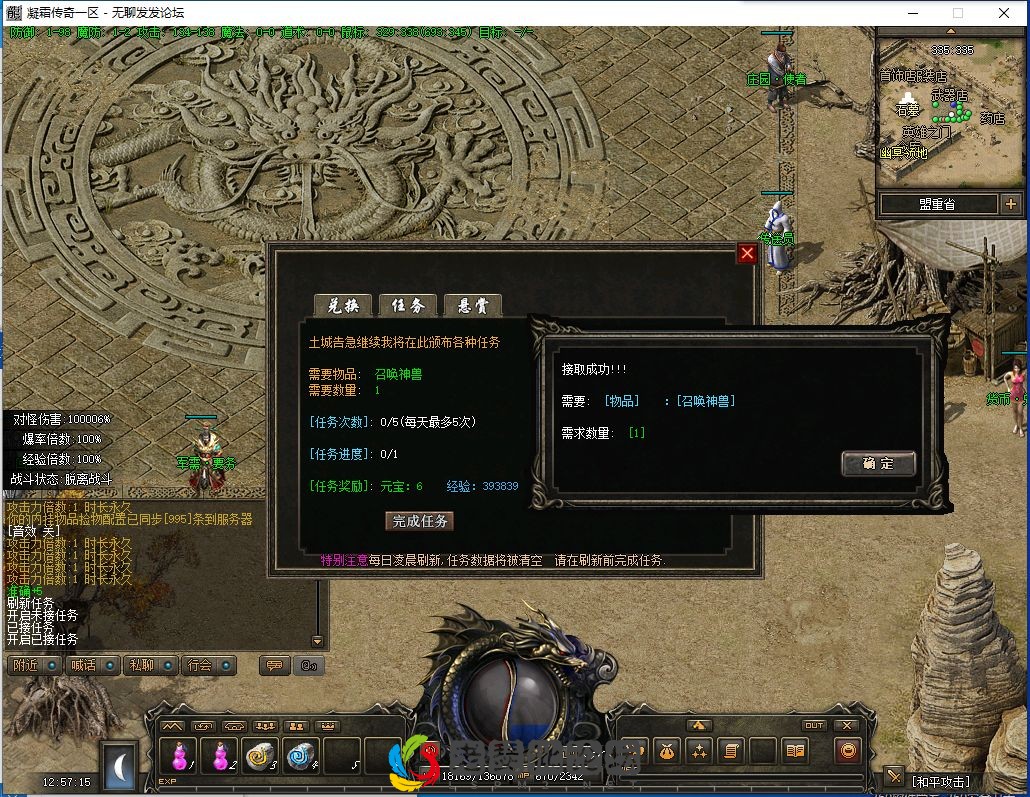The image size is (1030, 797).
Task: Use the pink potion in hotbar slot 1
Action: (x=180, y=756)
